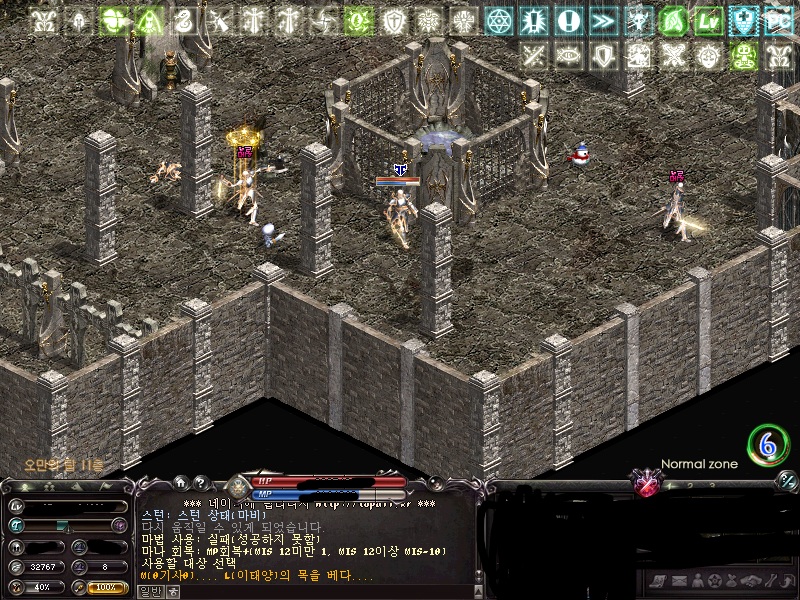Image resolution: width=800 pixels, height=600 pixels.
Task: Select the double arrow haste buff icon
Action: coord(603,21)
